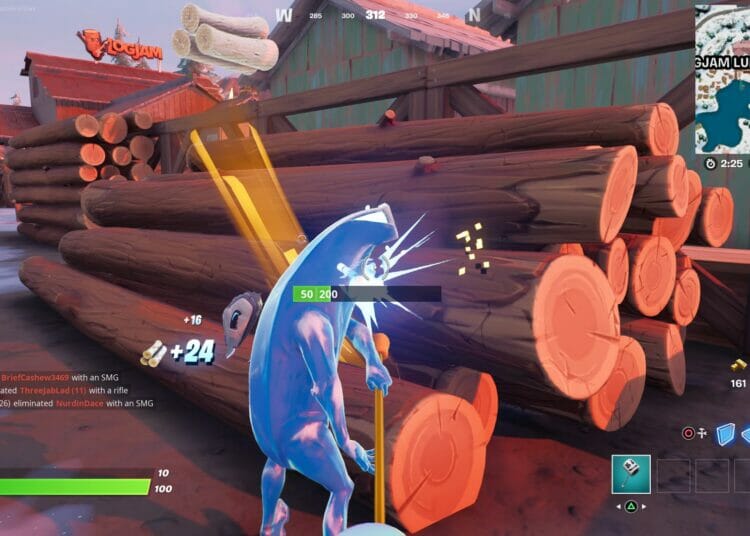Select the pickaxe hotbar slot
Screen dimensions: 750x536
click(631, 474)
